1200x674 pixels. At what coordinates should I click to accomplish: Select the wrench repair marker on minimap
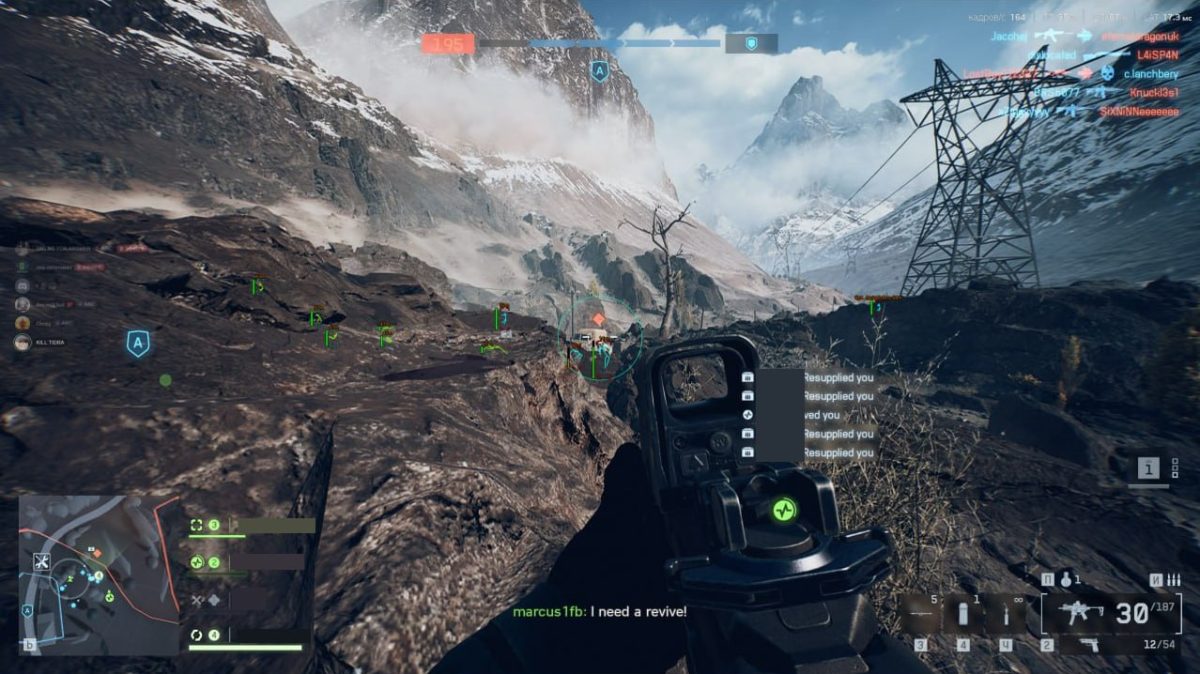tap(42, 560)
